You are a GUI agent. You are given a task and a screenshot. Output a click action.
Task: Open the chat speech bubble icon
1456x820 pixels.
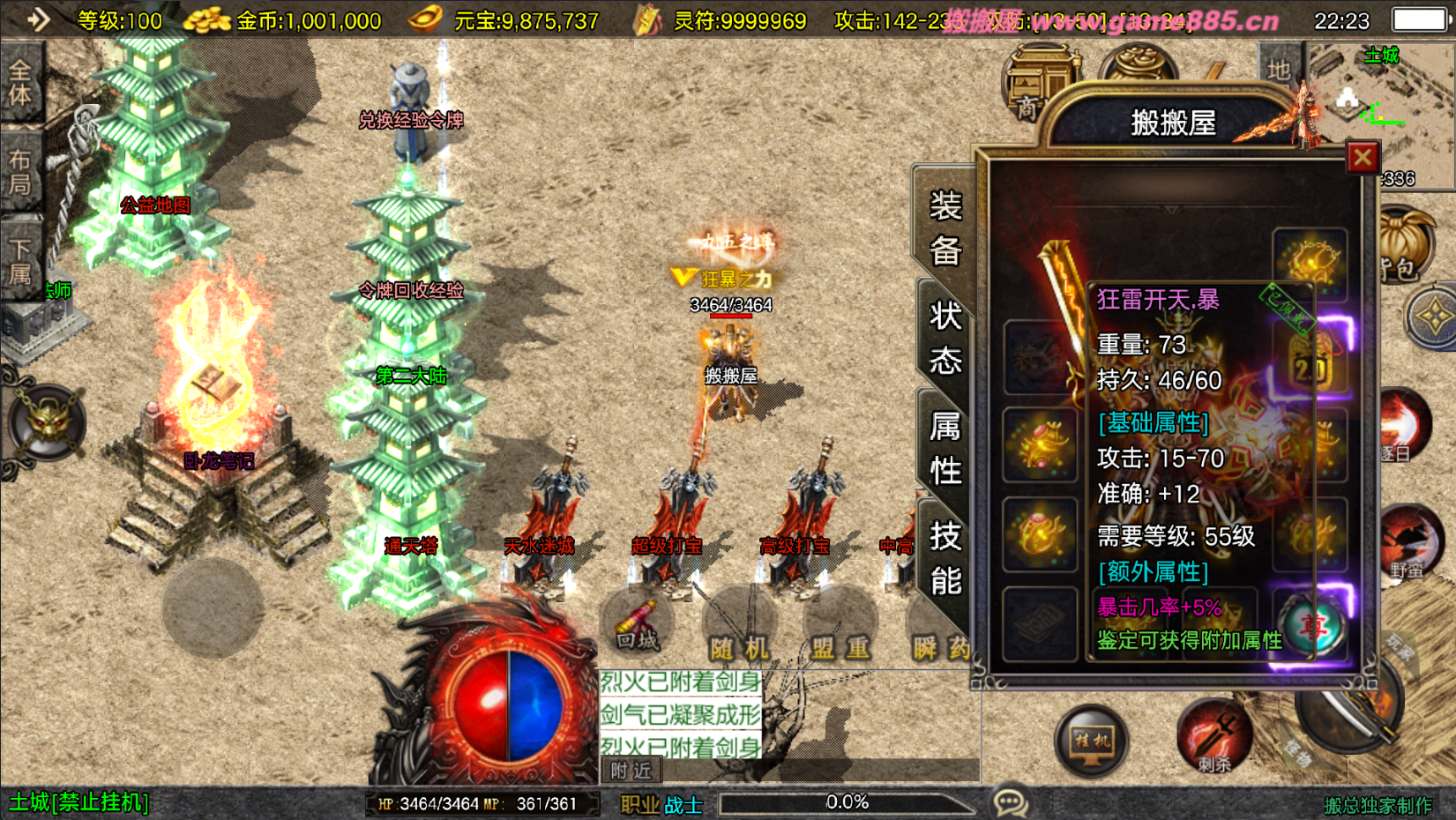pyautogui.click(x=1010, y=802)
